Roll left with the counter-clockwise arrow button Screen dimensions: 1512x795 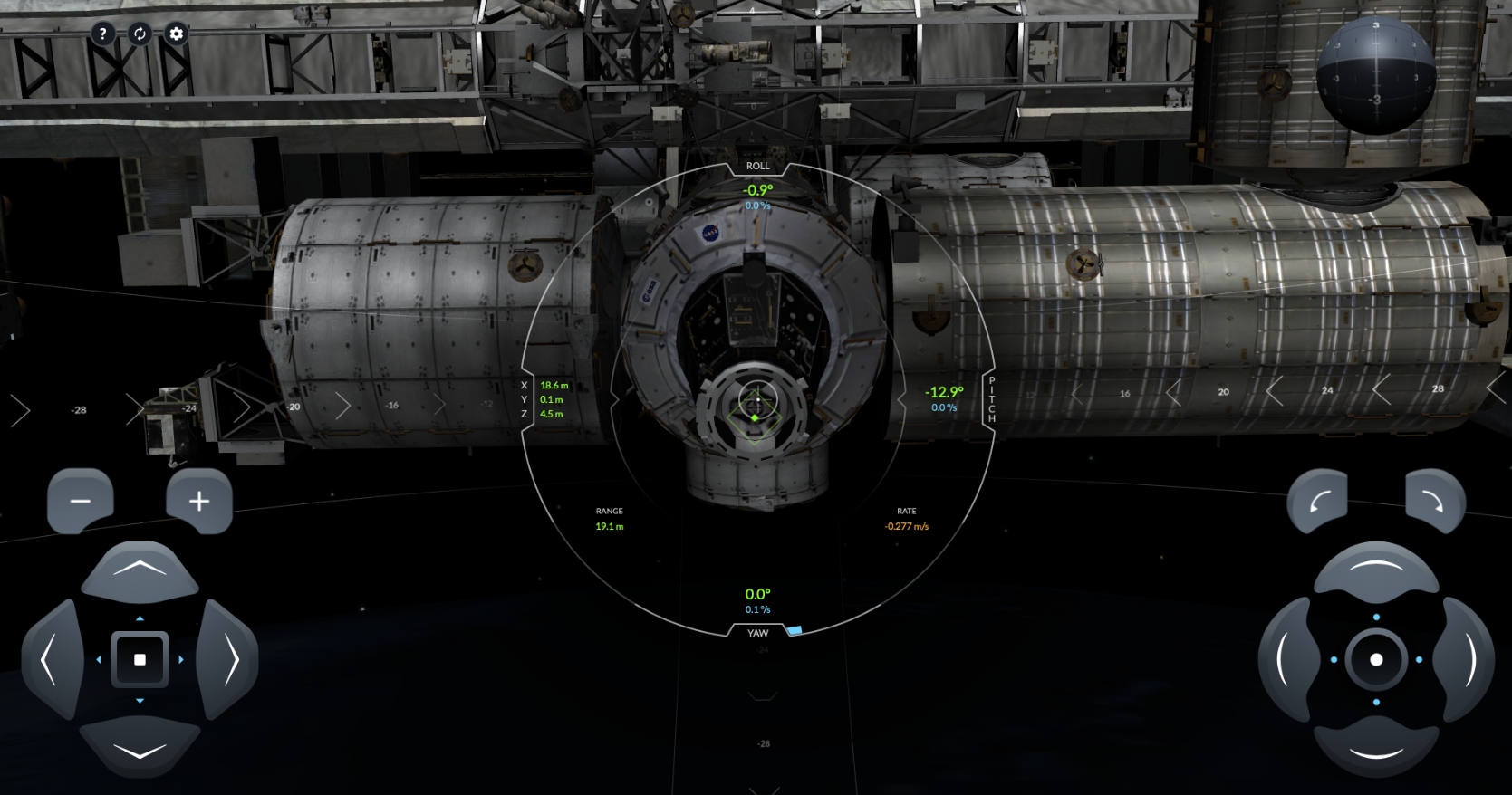[1318, 501]
